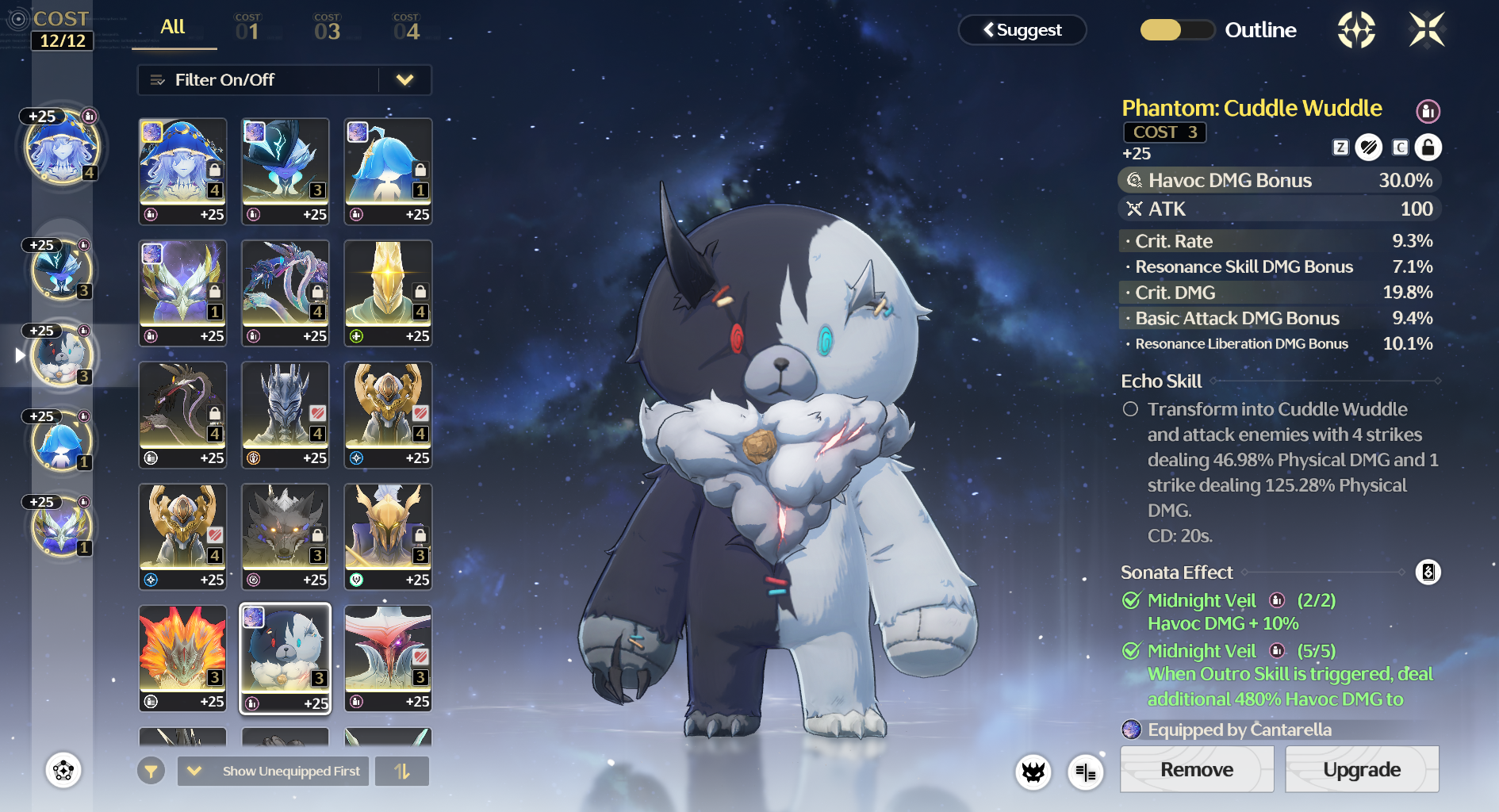Viewport: 1499px width, 812px height.
Task: Show only Cost 03 echoes
Action: (x=327, y=29)
